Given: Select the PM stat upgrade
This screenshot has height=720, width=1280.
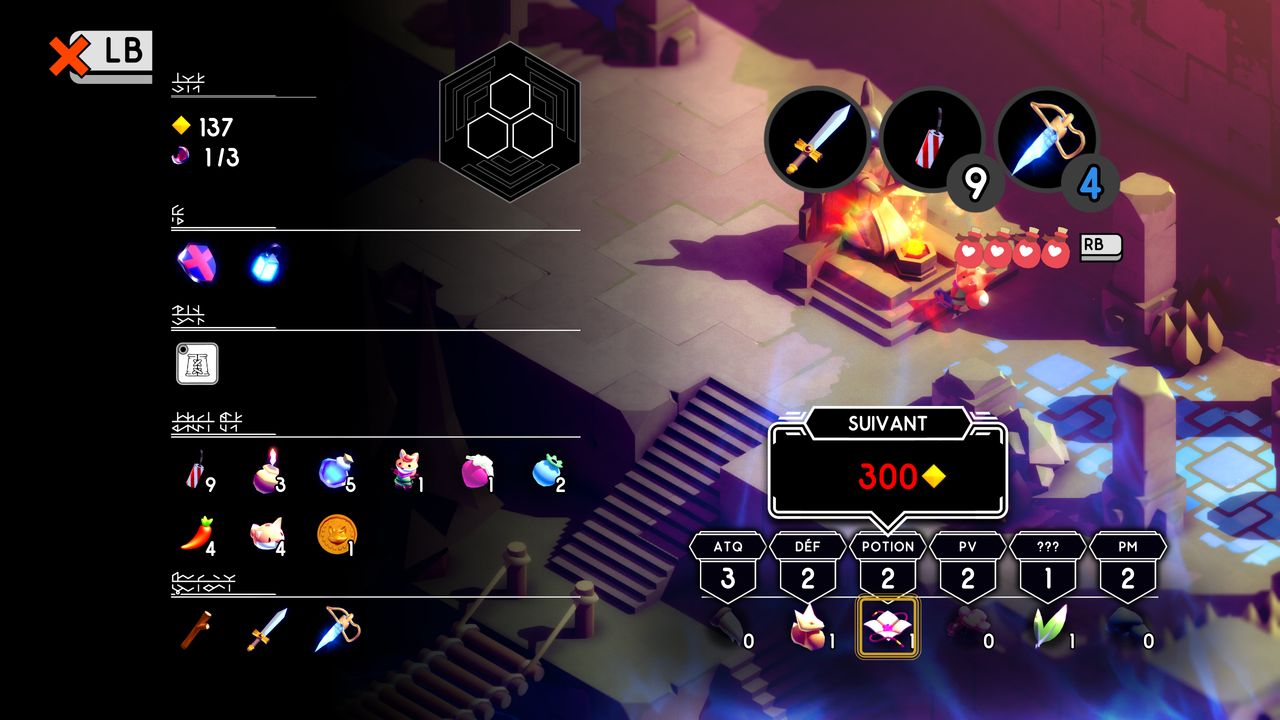Looking at the screenshot, I should coord(1128,566).
